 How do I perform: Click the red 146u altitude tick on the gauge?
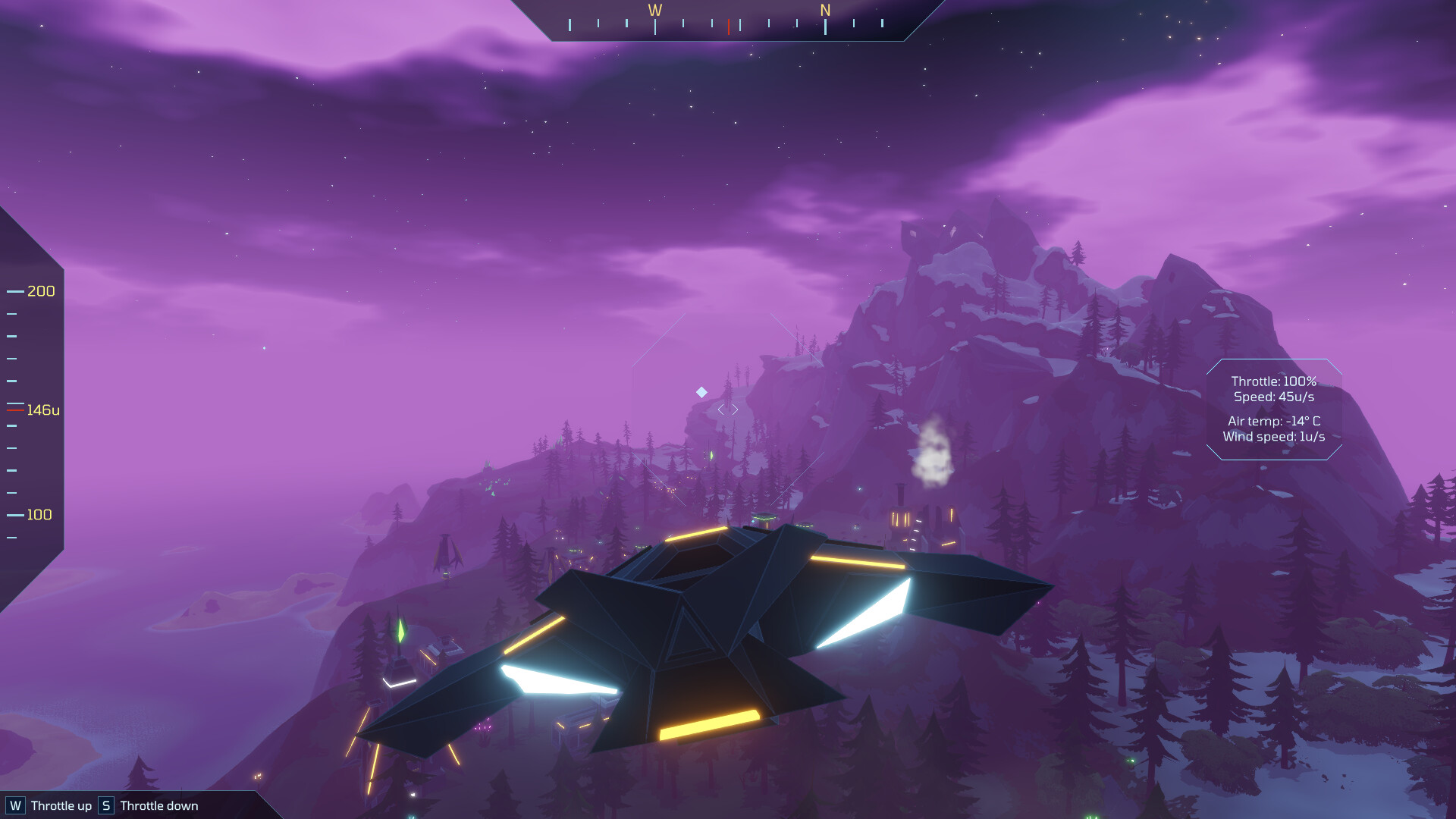click(x=14, y=409)
